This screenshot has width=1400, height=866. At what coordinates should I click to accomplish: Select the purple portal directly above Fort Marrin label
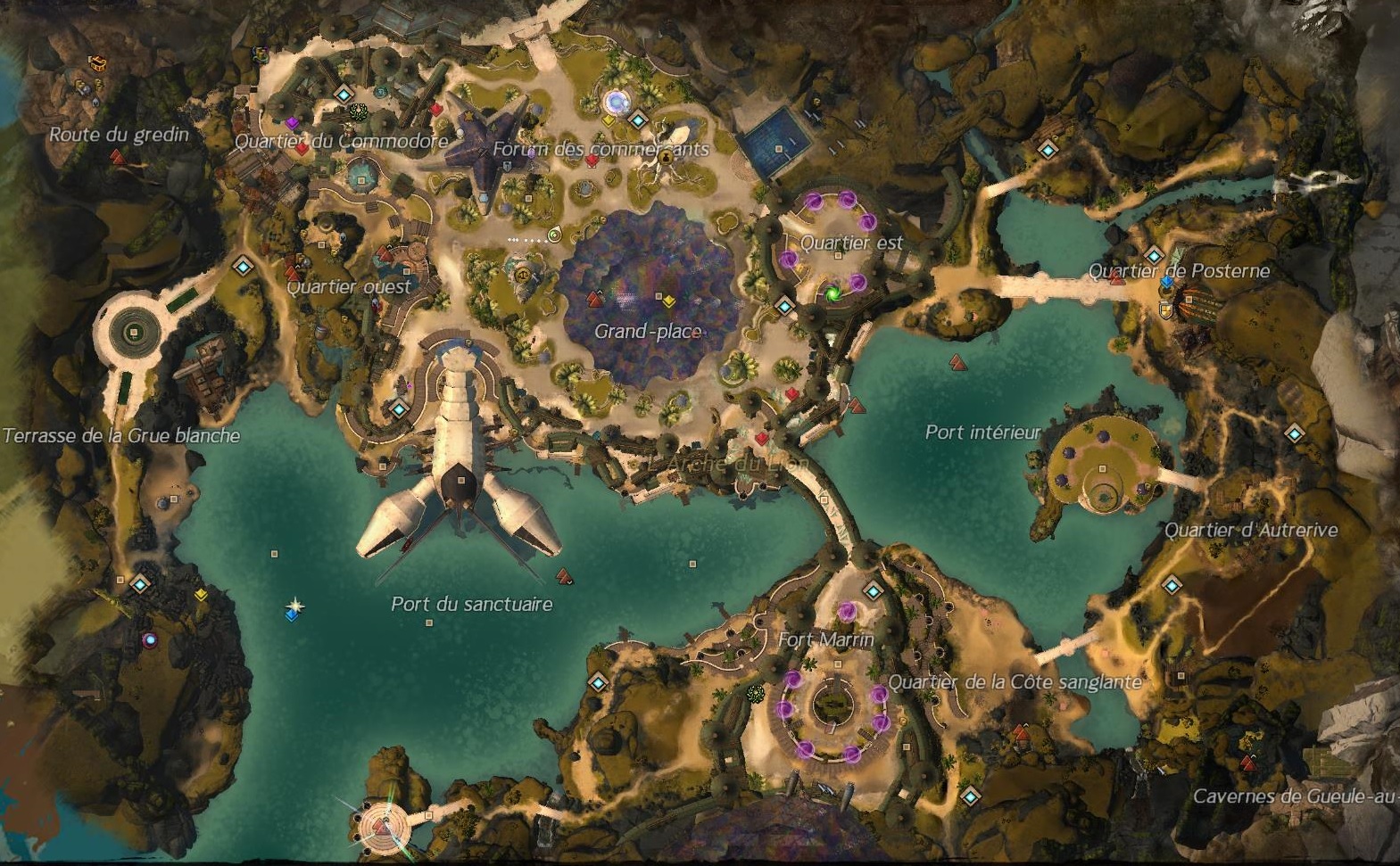[x=846, y=612]
